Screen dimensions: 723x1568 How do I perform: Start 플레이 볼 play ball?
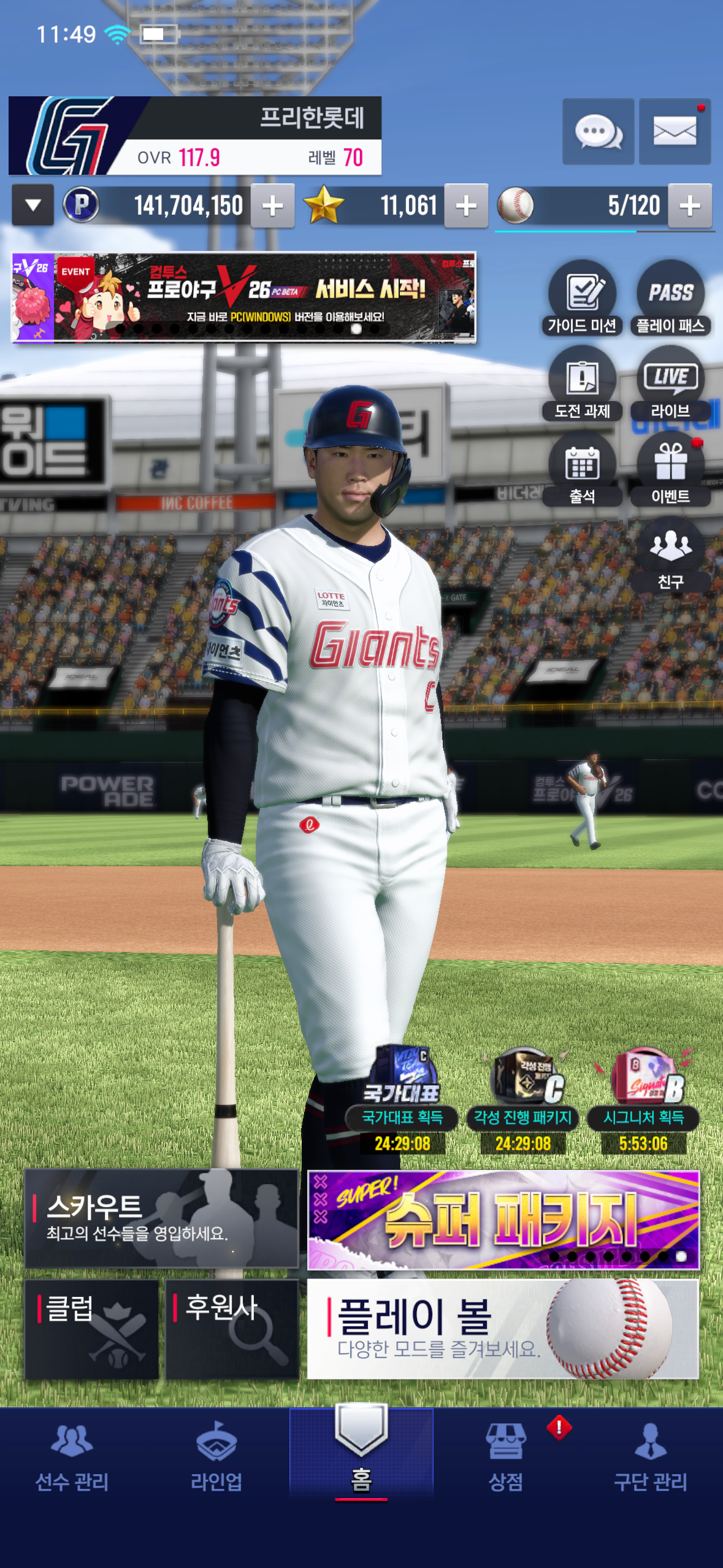(503, 1329)
